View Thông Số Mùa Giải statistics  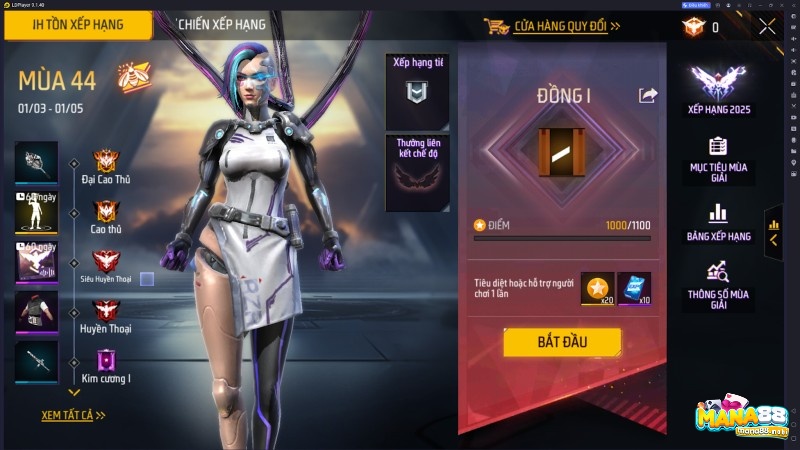(x=718, y=284)
